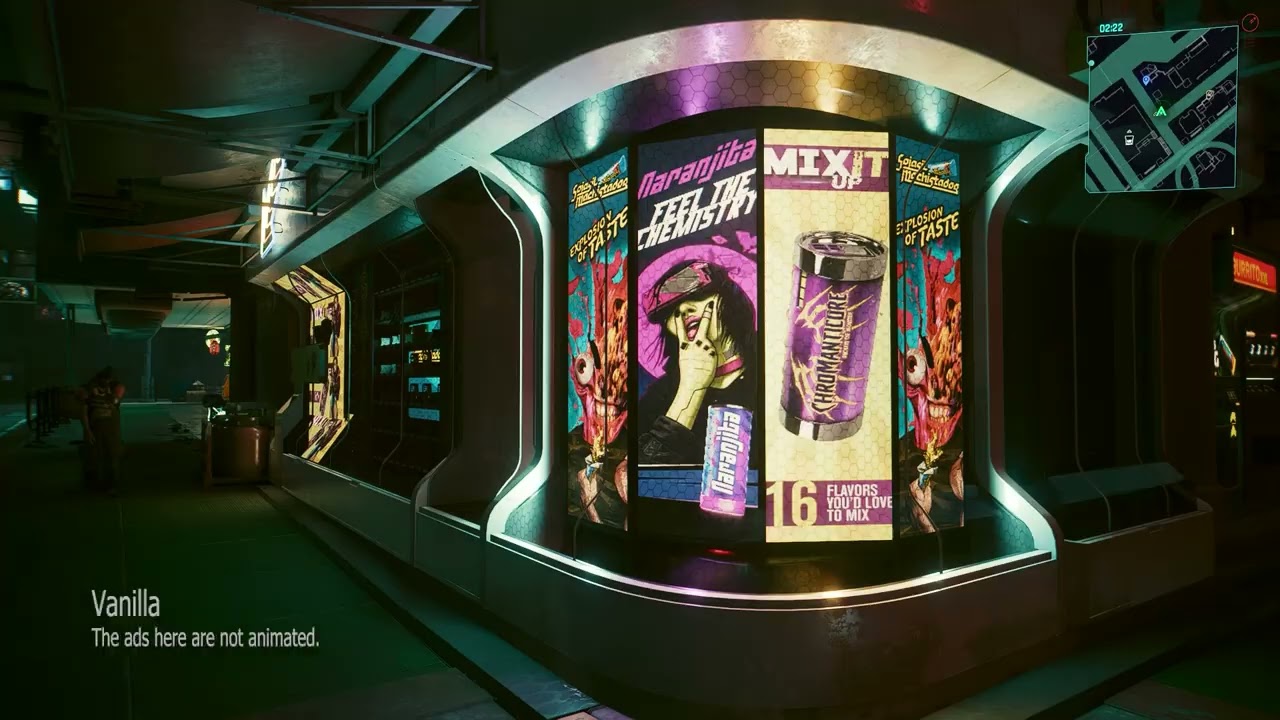
Task: Click the food vendor cup icon on minimap
Action: 1129,139
